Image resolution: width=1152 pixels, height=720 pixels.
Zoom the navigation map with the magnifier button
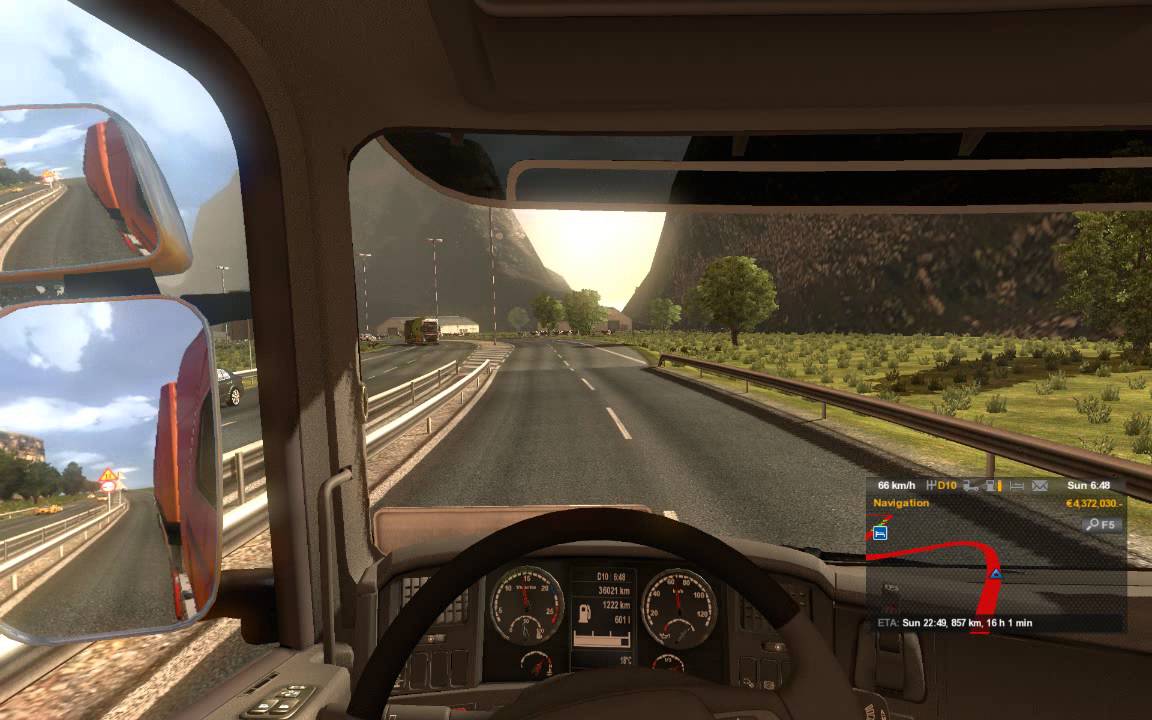pyautogui.click(x=1101, y=524)
